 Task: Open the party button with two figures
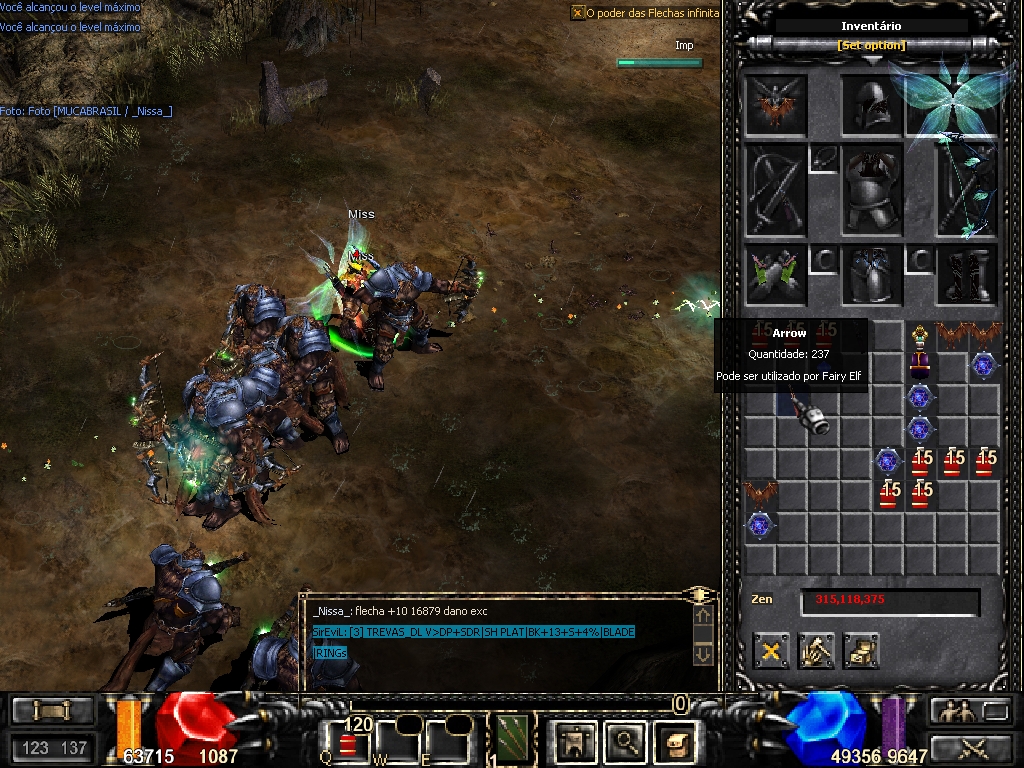[955, 711]
